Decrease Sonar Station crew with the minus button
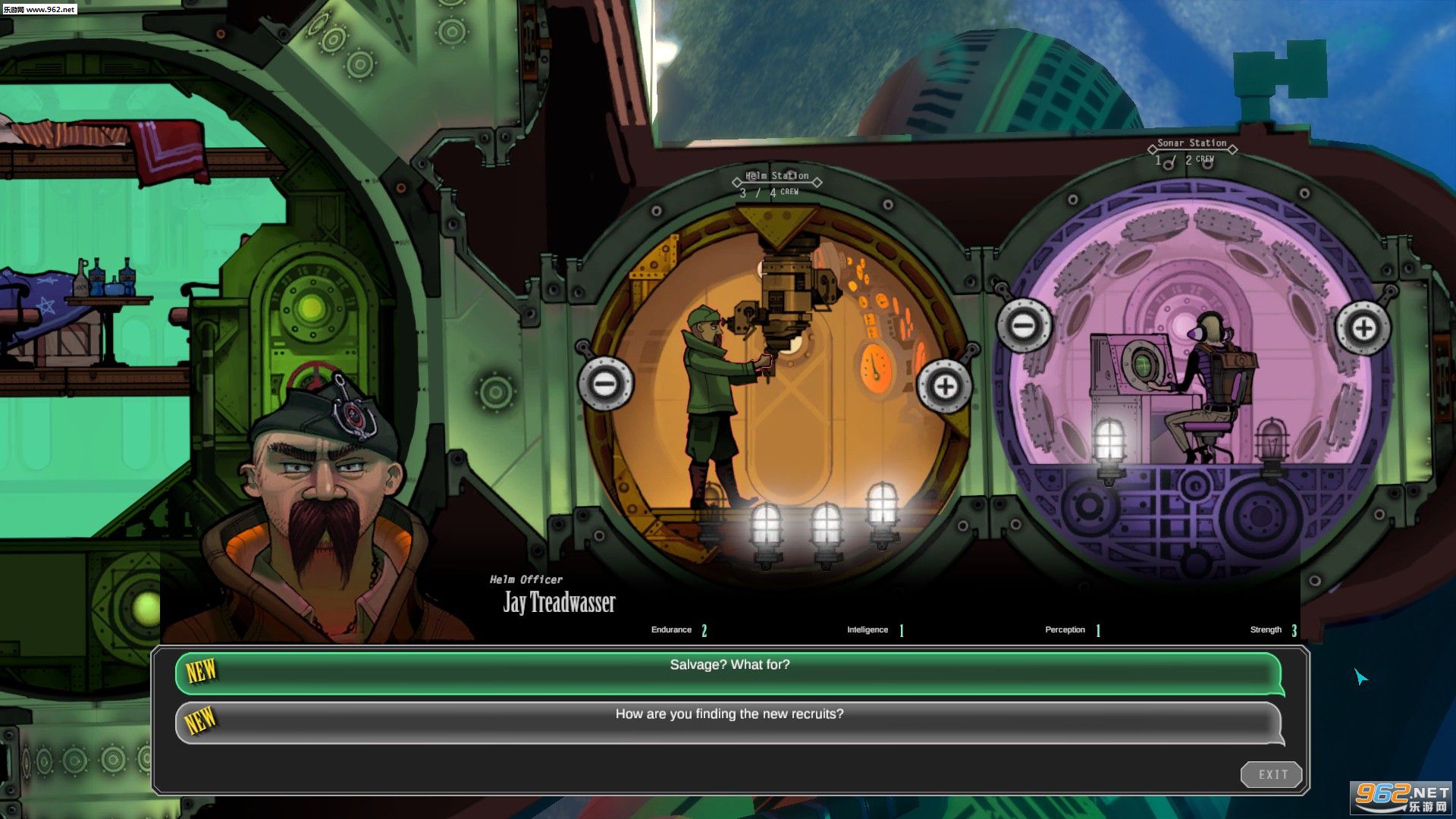This screenshot has width=1456, height=819. [x=1024, y=327]
